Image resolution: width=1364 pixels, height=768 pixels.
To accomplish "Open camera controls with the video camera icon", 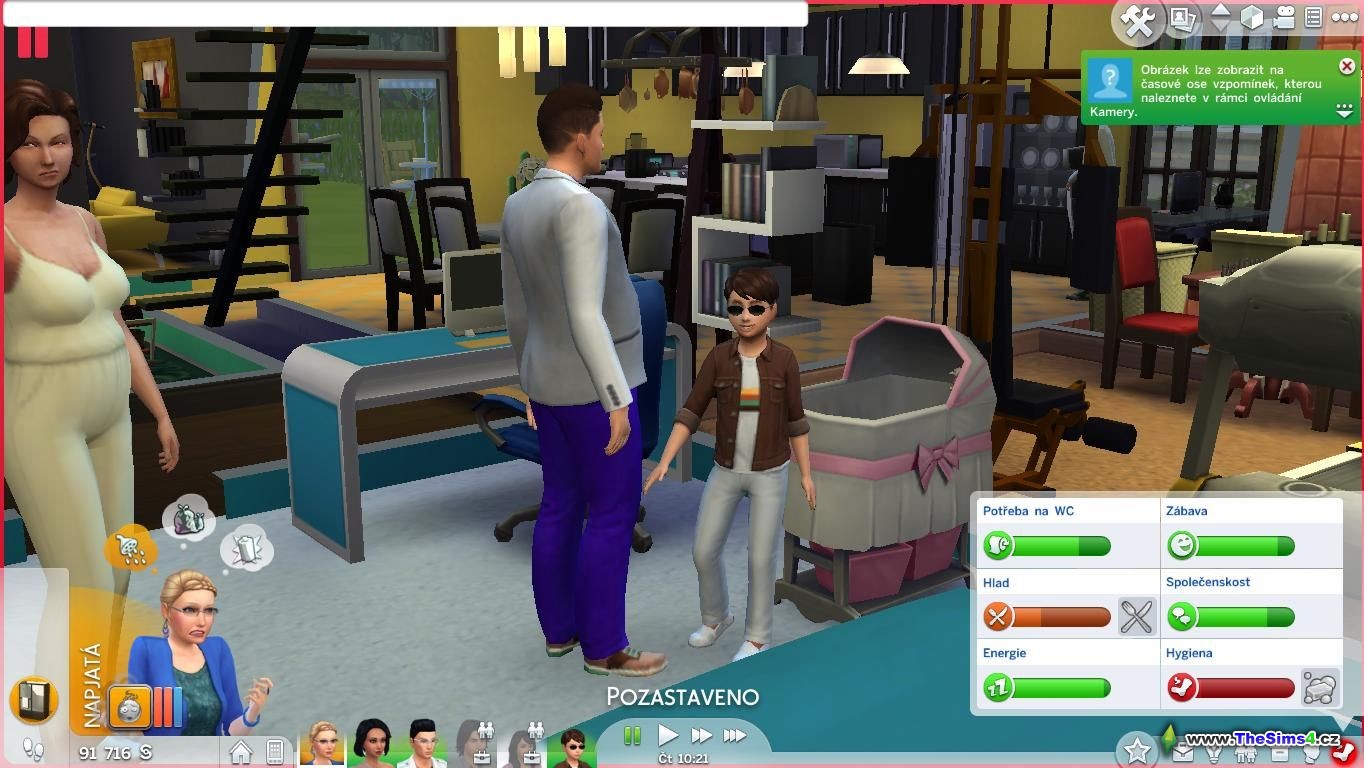I will (x=1284, y=18).
